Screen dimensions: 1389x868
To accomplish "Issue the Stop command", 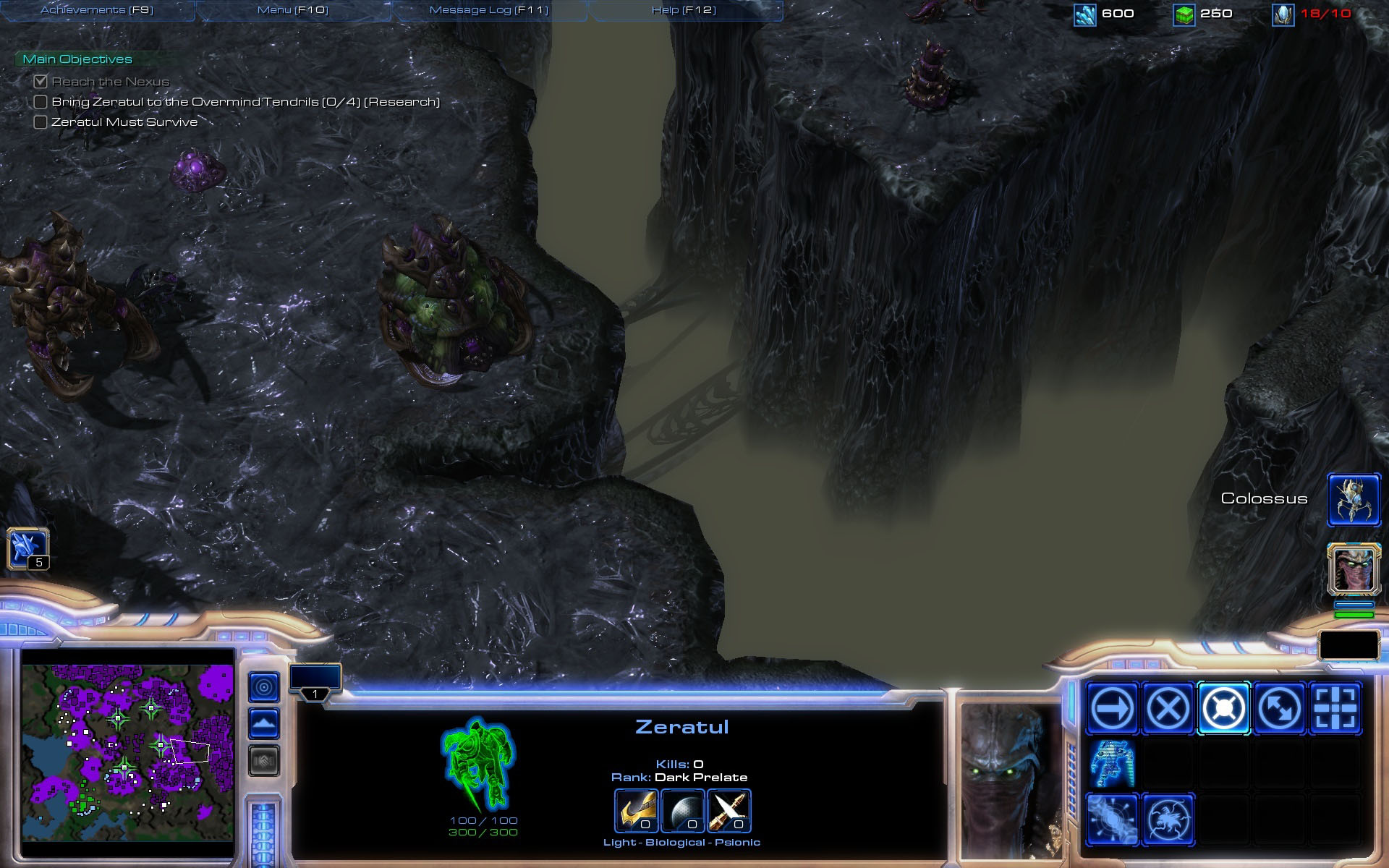I will pos(1168,708).
